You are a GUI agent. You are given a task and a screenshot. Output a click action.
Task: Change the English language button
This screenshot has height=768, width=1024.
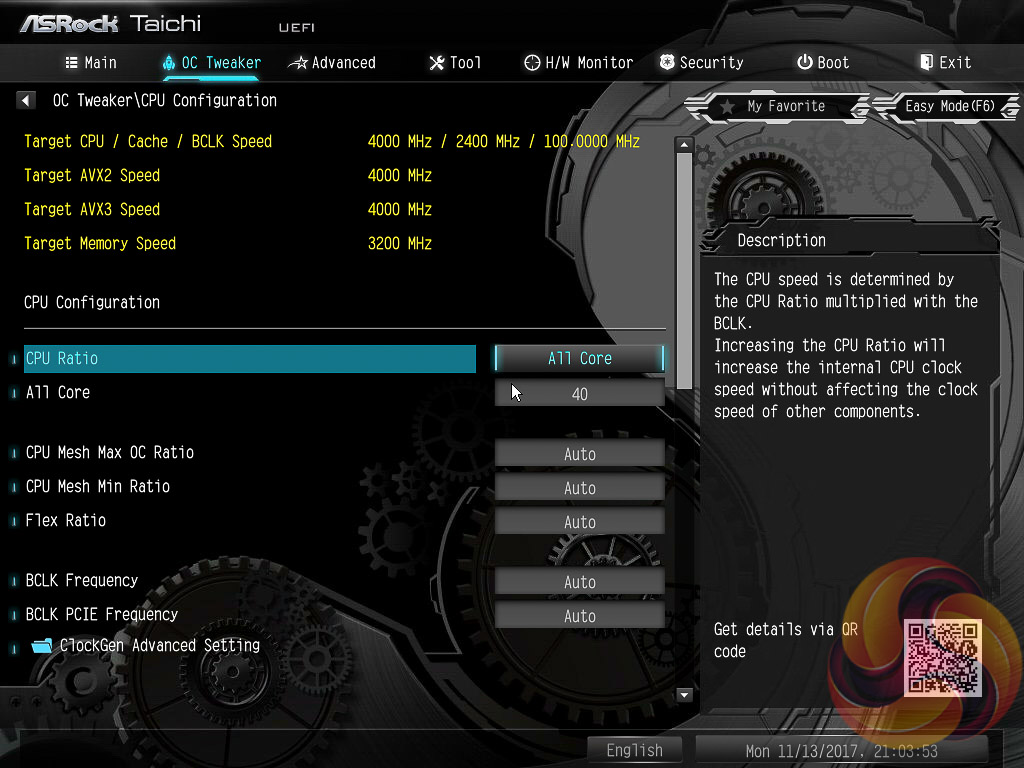pos(634,750)
